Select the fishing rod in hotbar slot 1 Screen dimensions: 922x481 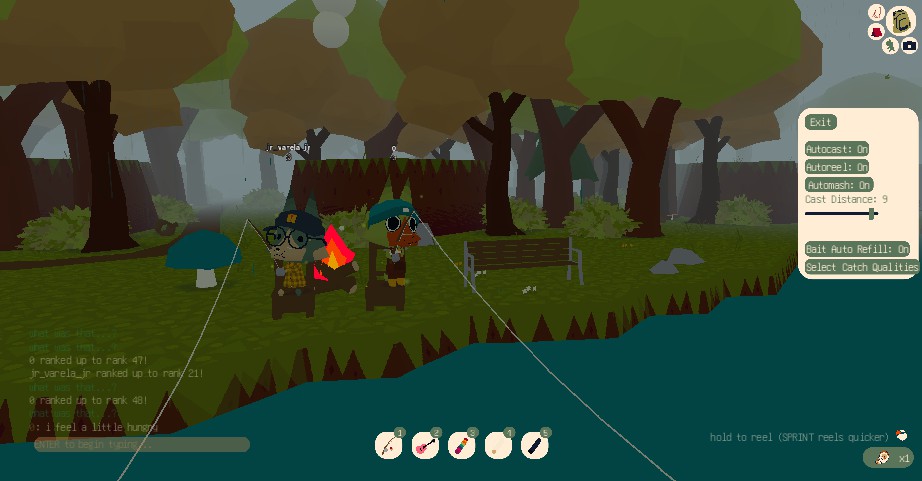(x=389, y=445)
